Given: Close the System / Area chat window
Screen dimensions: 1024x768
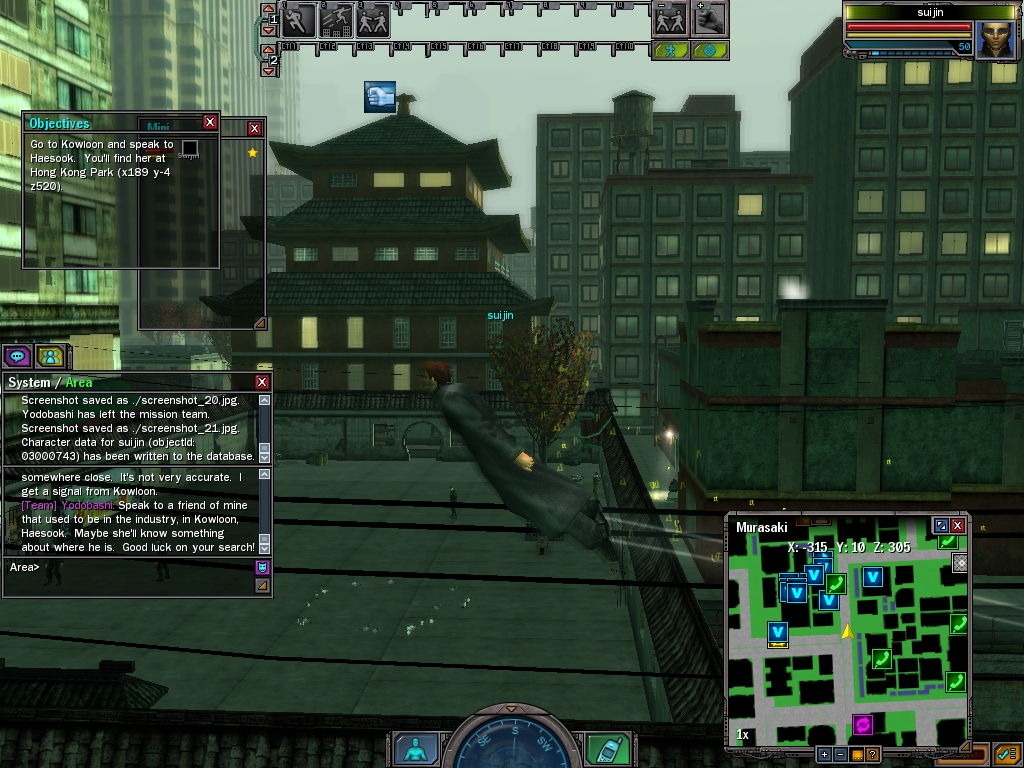Looking at the screenshot, I should click(x=262, y=382).
